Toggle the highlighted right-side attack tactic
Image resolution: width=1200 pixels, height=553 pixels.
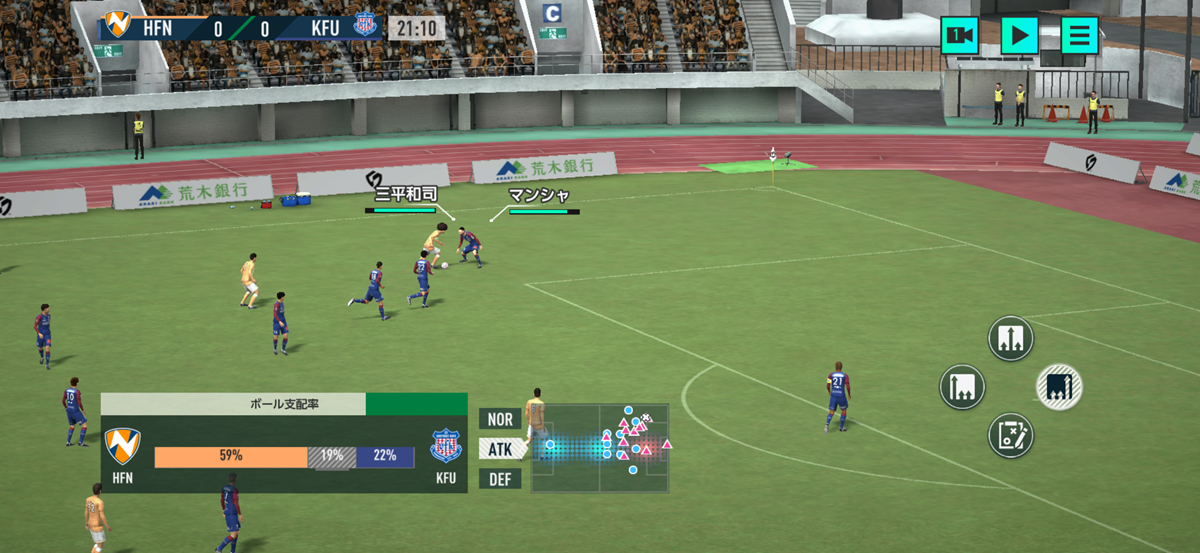(x=1059, y=386)
